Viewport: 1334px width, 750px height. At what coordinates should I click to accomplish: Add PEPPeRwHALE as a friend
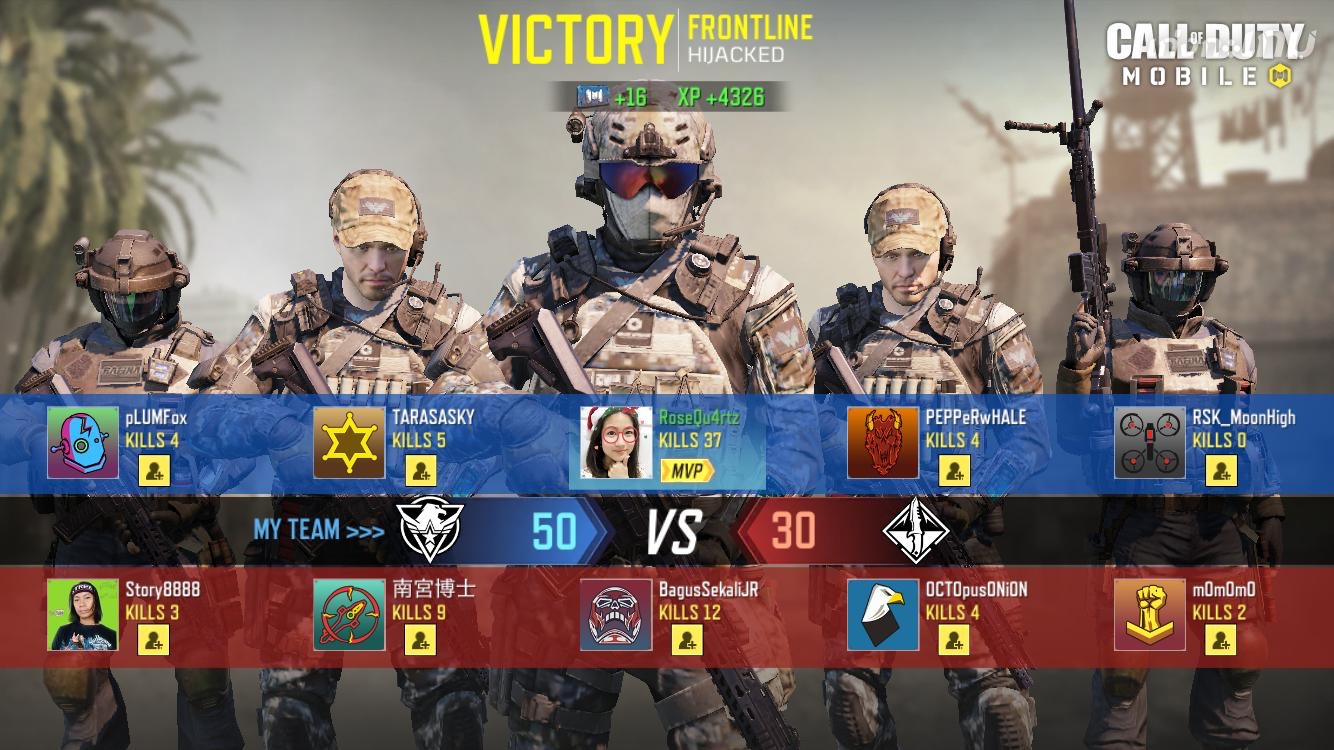[x=954, y=469]
